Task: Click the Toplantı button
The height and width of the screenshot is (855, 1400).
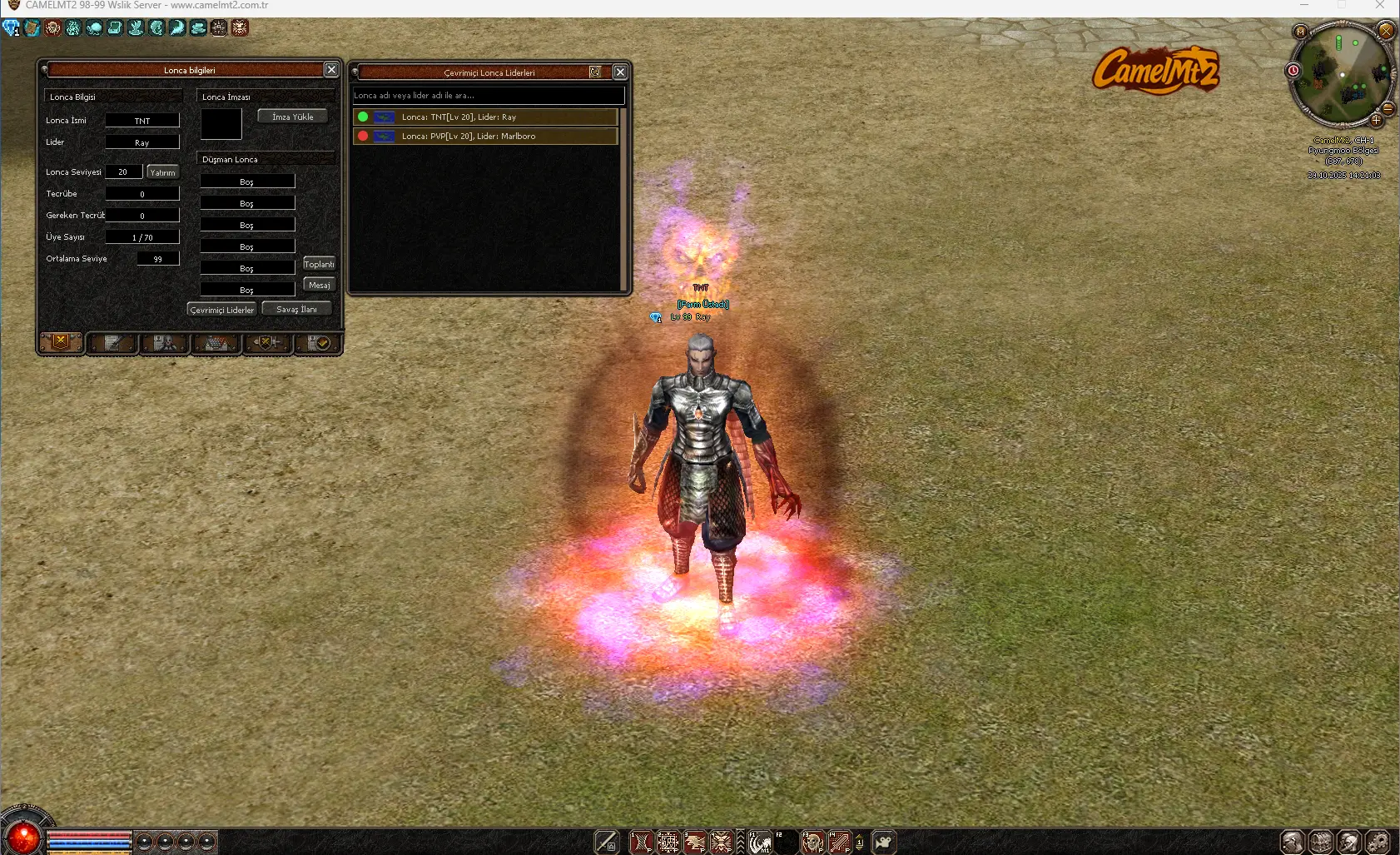Action: (319, 264)
